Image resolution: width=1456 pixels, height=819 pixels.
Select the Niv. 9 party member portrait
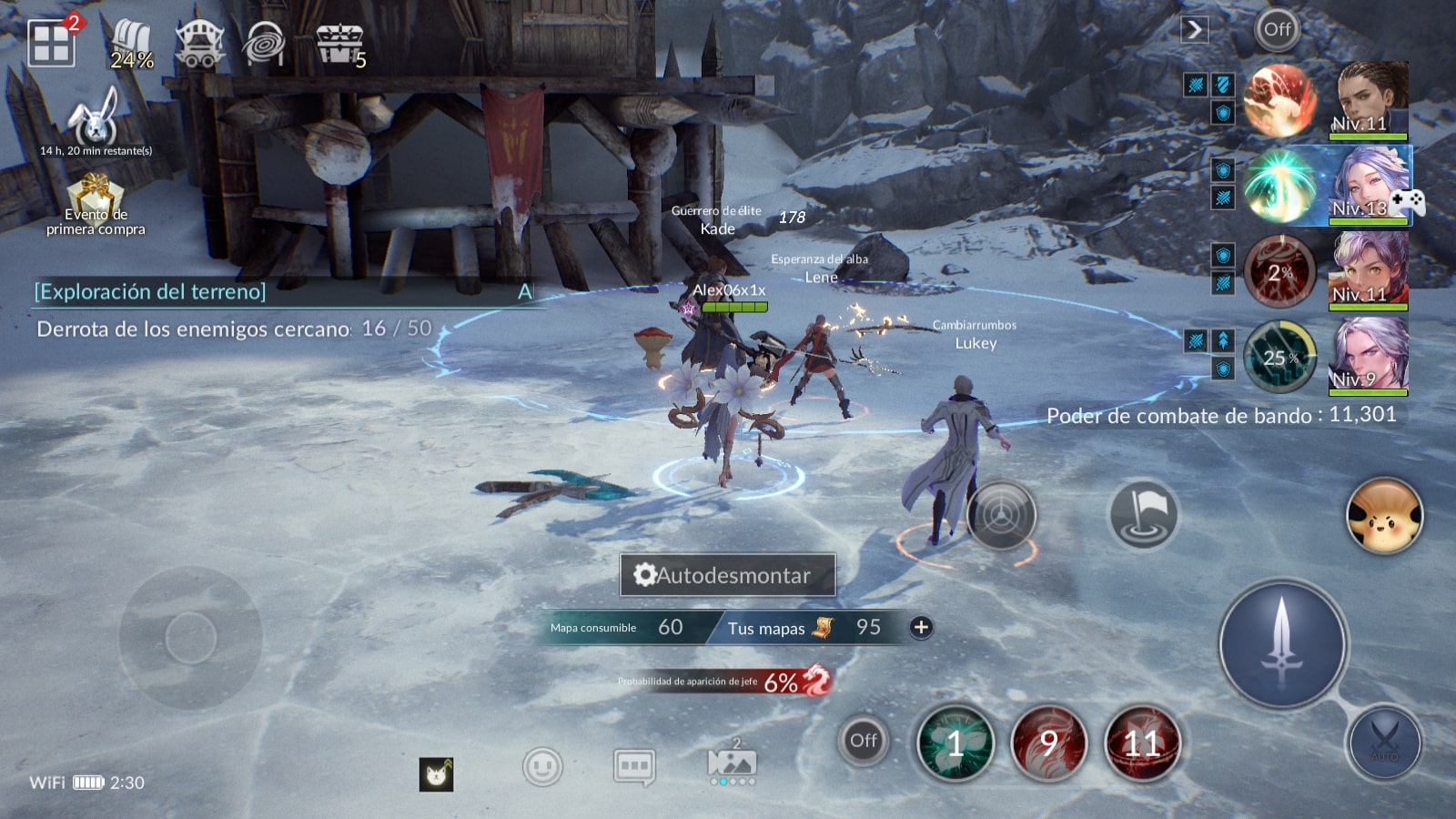pyautogui.click(x=1370, y=355)
